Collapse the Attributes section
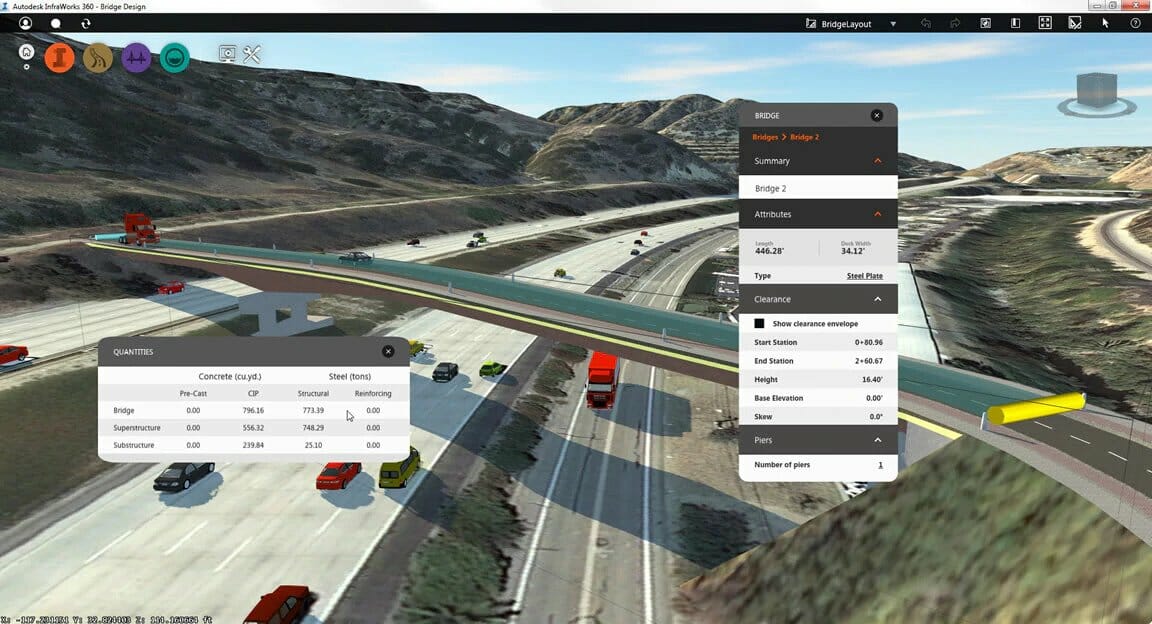1152x624 pixels. click(878, 214)
